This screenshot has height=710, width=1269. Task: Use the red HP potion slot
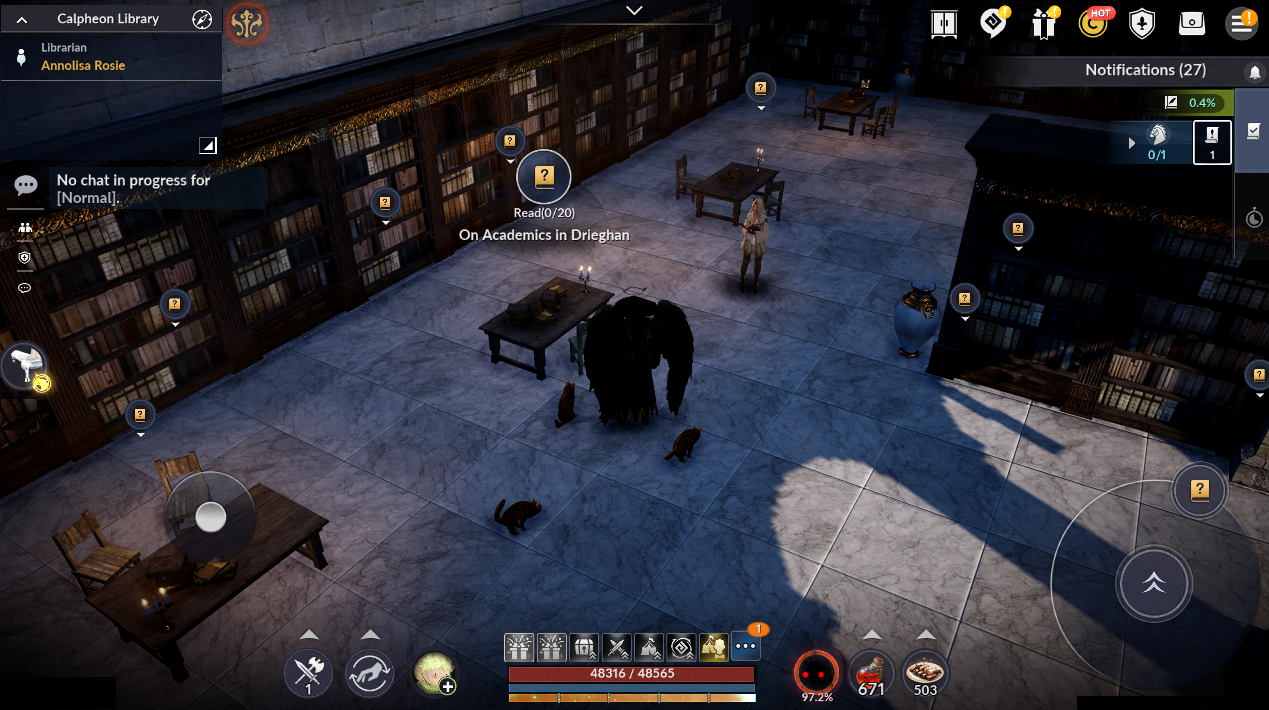coord(871,673)
